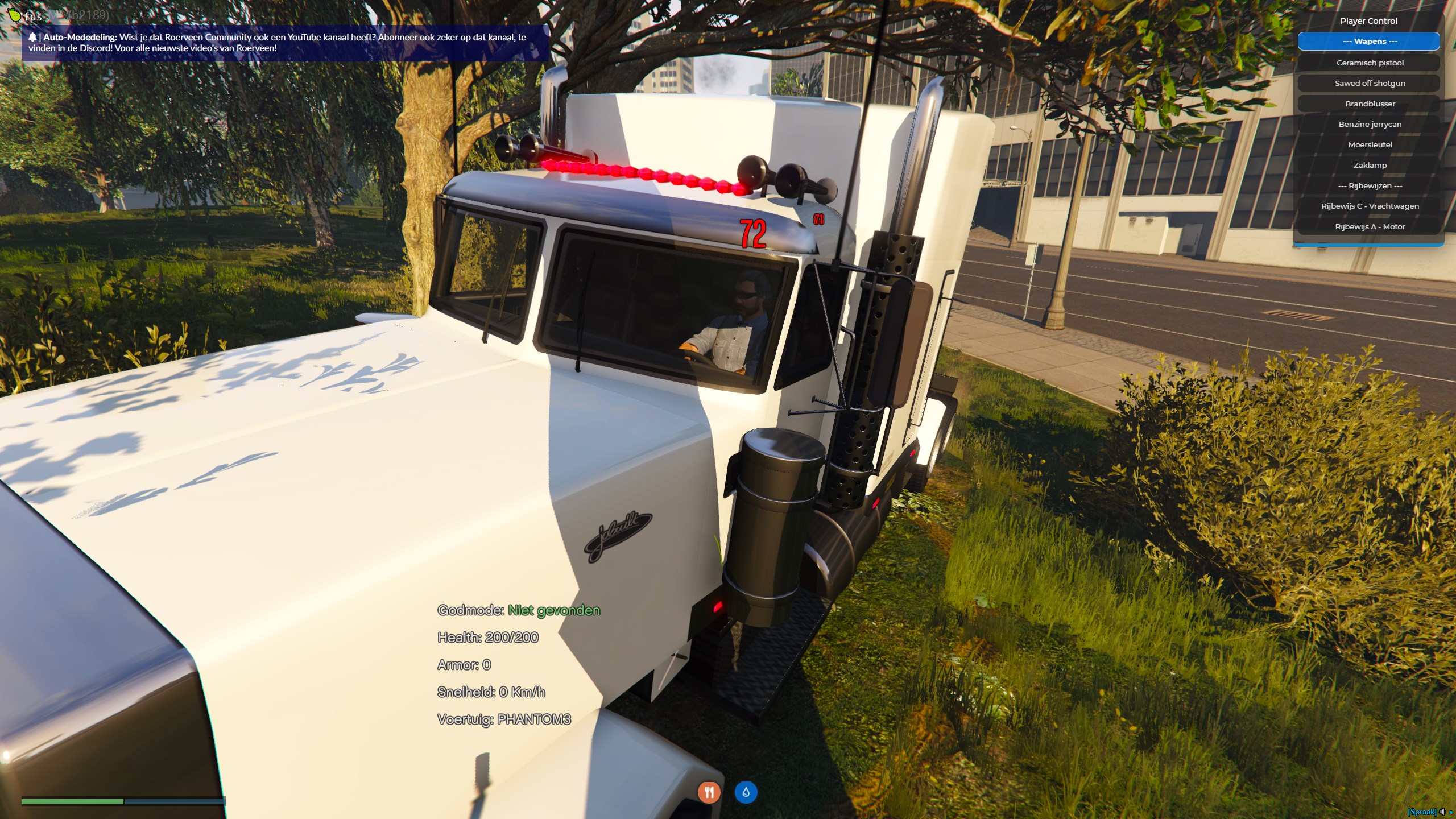Click the Auto-Mededeling announcement banner
Screen dimensions: 1456x819
(284, 43)
